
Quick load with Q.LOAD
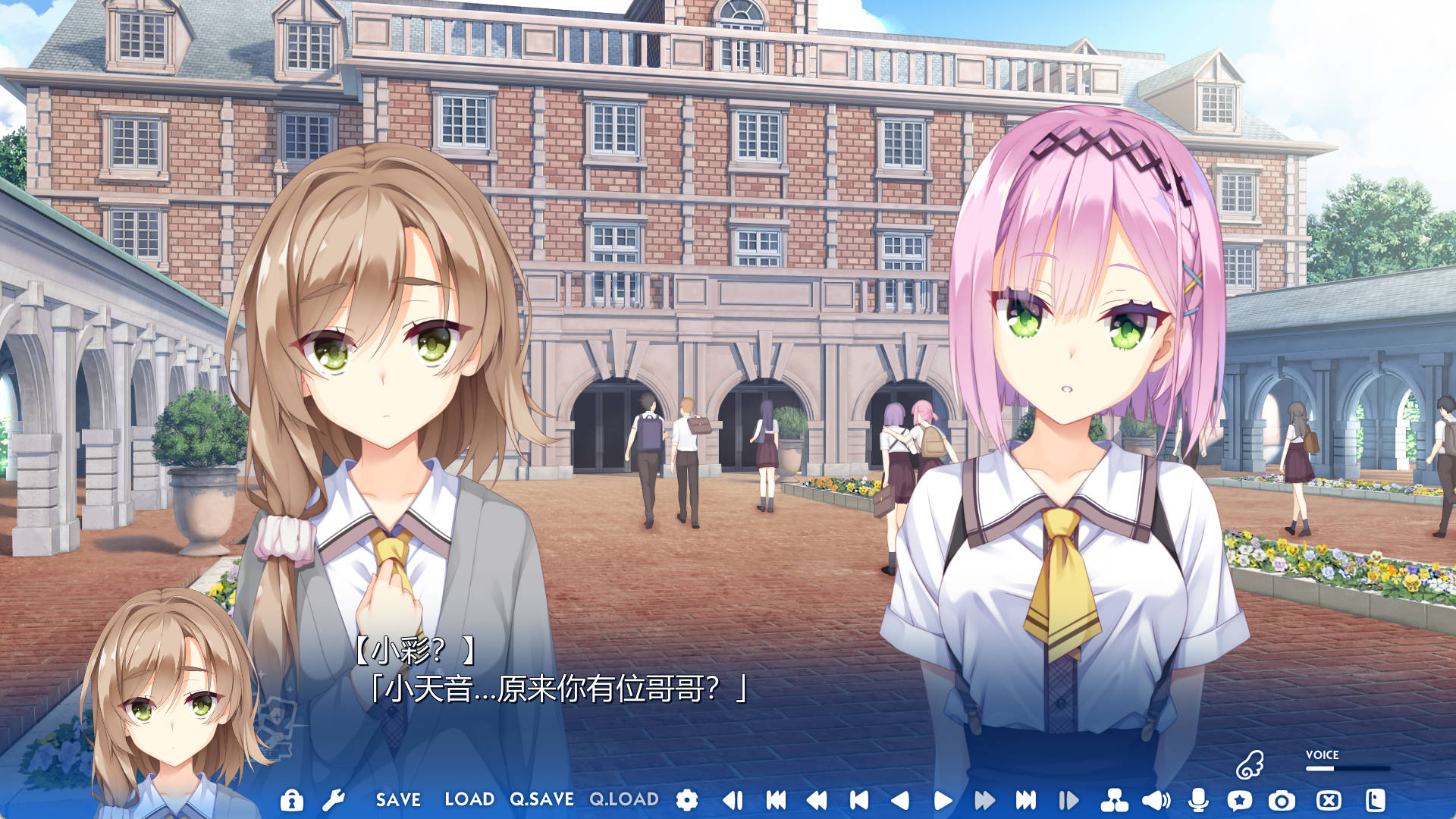(624, 800)
